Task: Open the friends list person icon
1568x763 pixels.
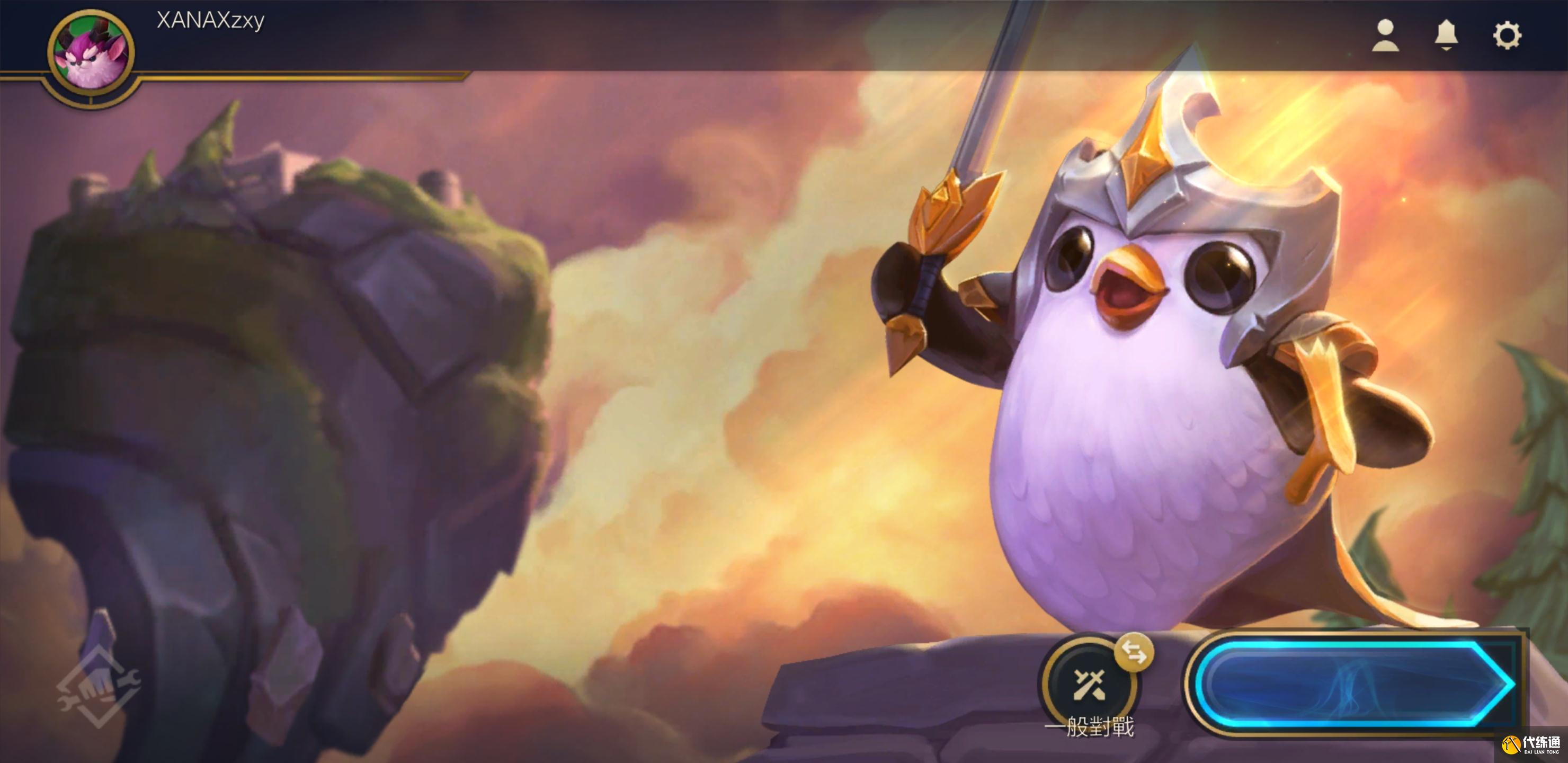Action: (1385, 36)
